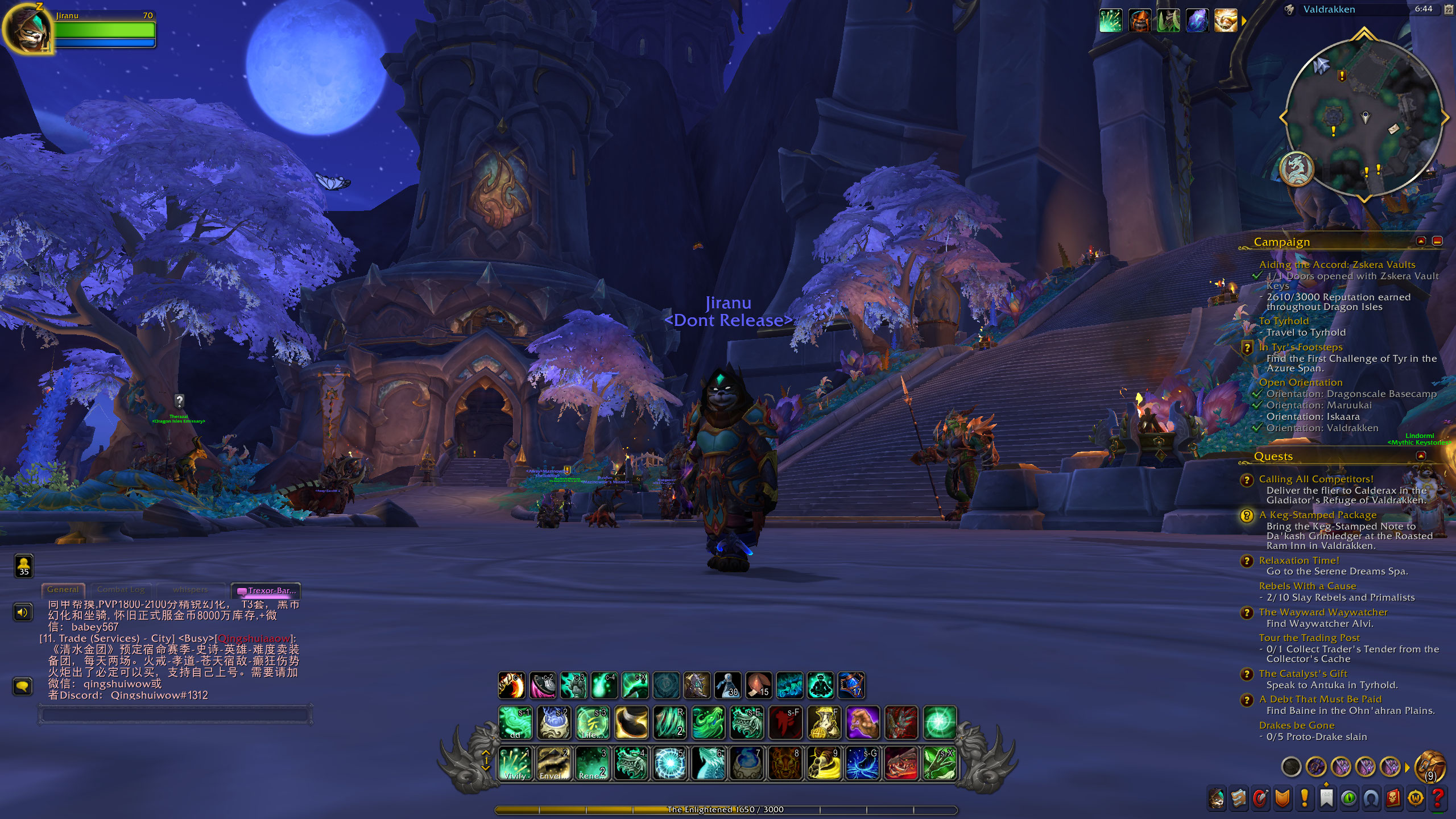Select the General chat tab

[63, 590]
